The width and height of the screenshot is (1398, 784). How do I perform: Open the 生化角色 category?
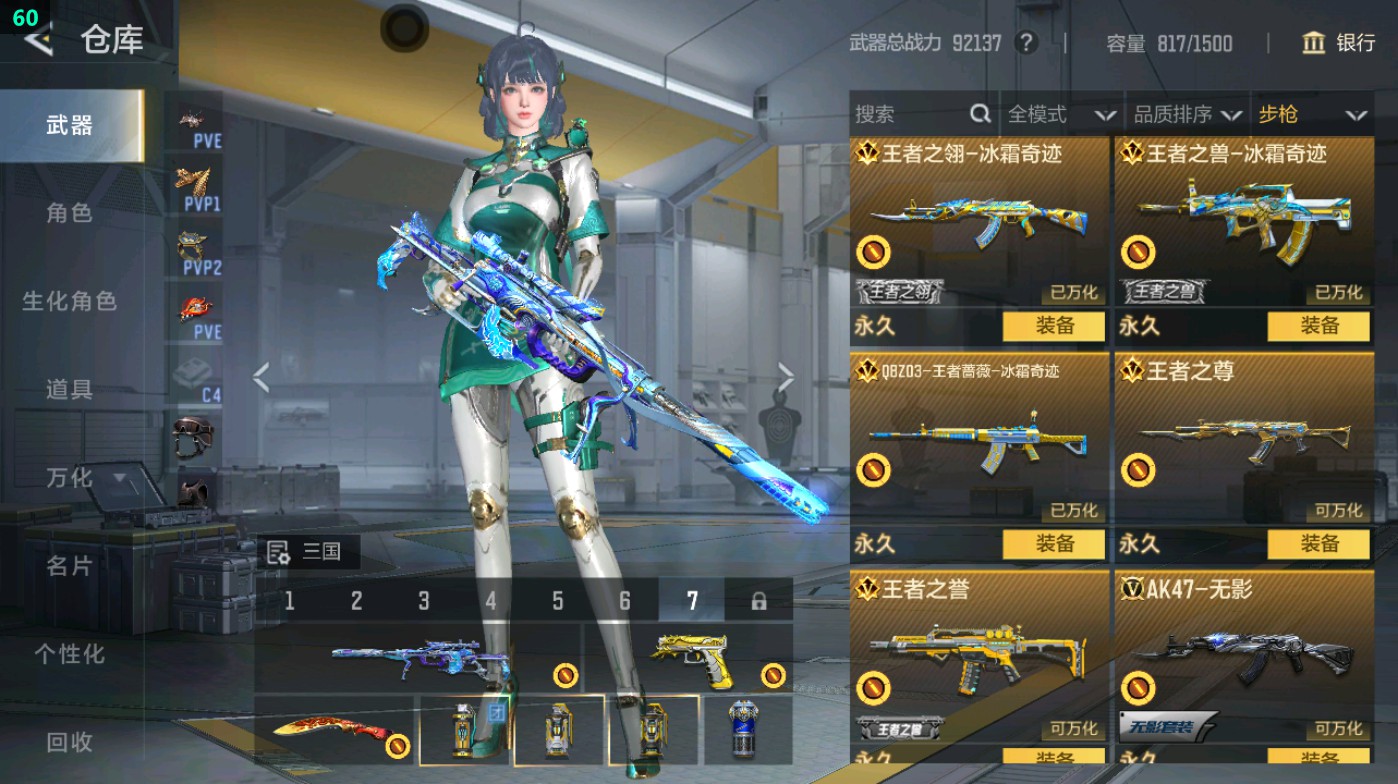[x=69, y=301]
